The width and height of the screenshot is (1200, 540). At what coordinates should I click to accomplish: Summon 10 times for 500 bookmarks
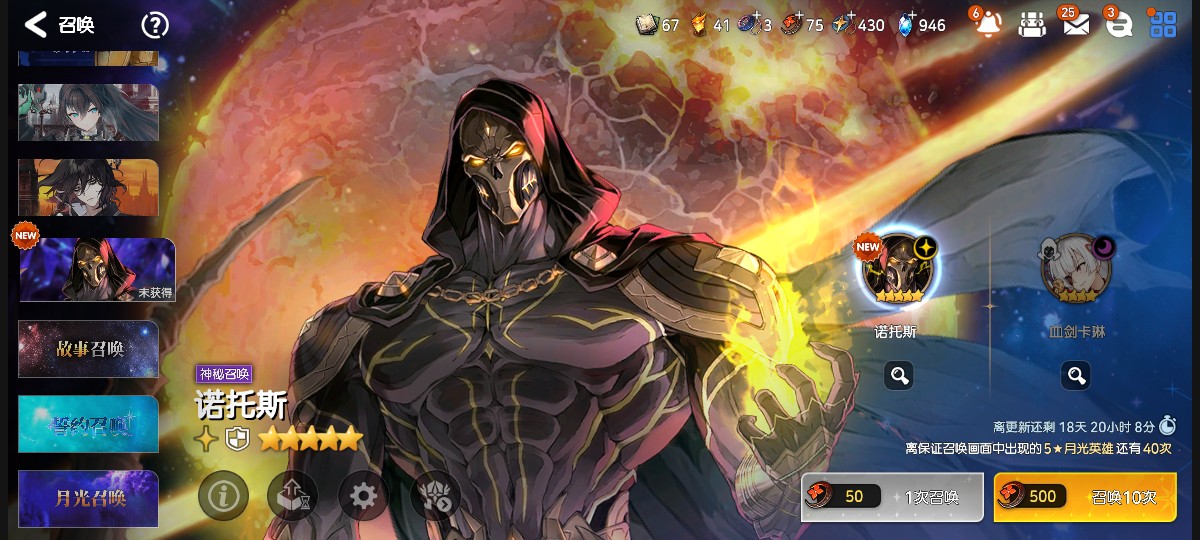1085,497
